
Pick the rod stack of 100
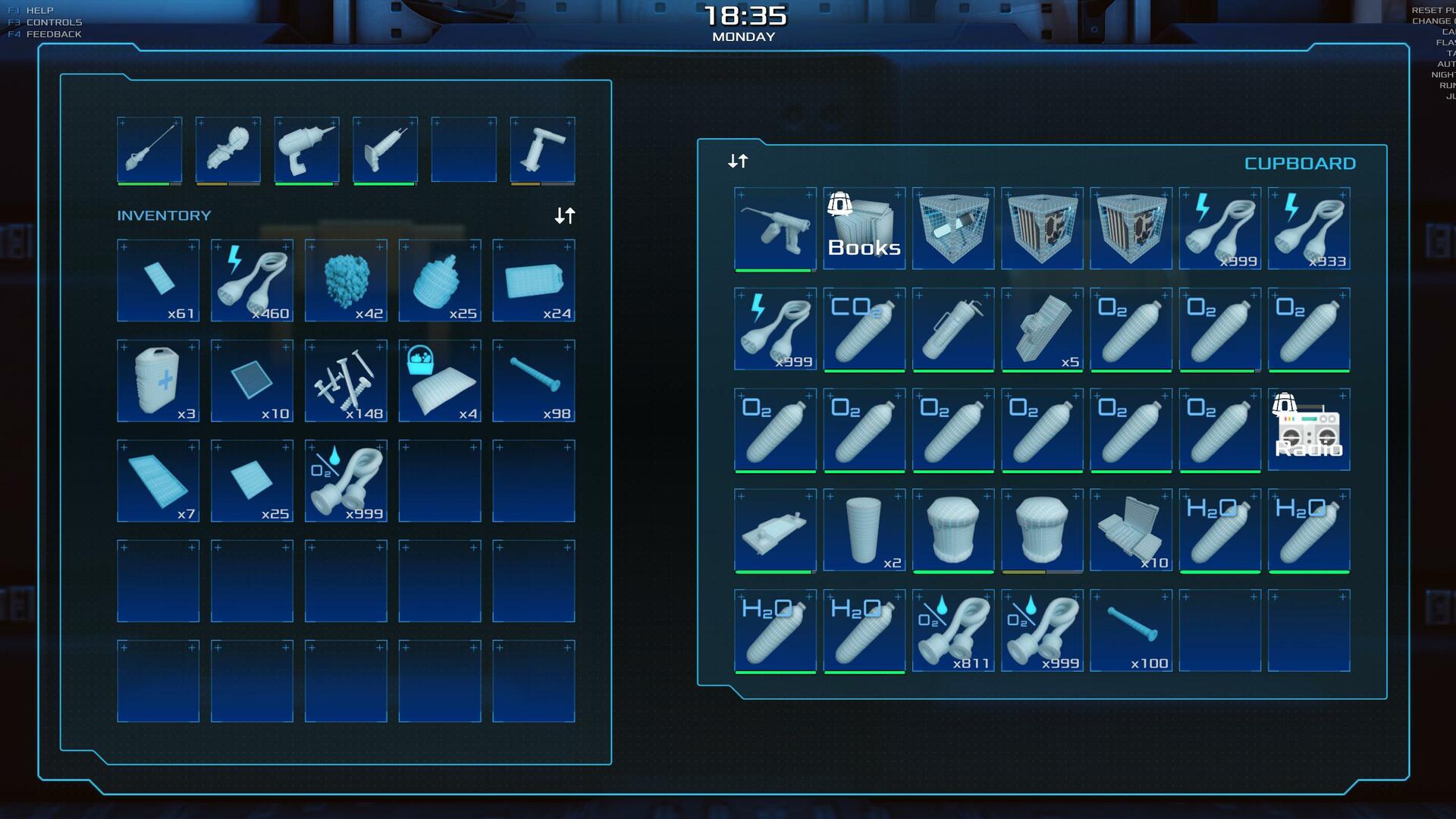click(1131, 630)
